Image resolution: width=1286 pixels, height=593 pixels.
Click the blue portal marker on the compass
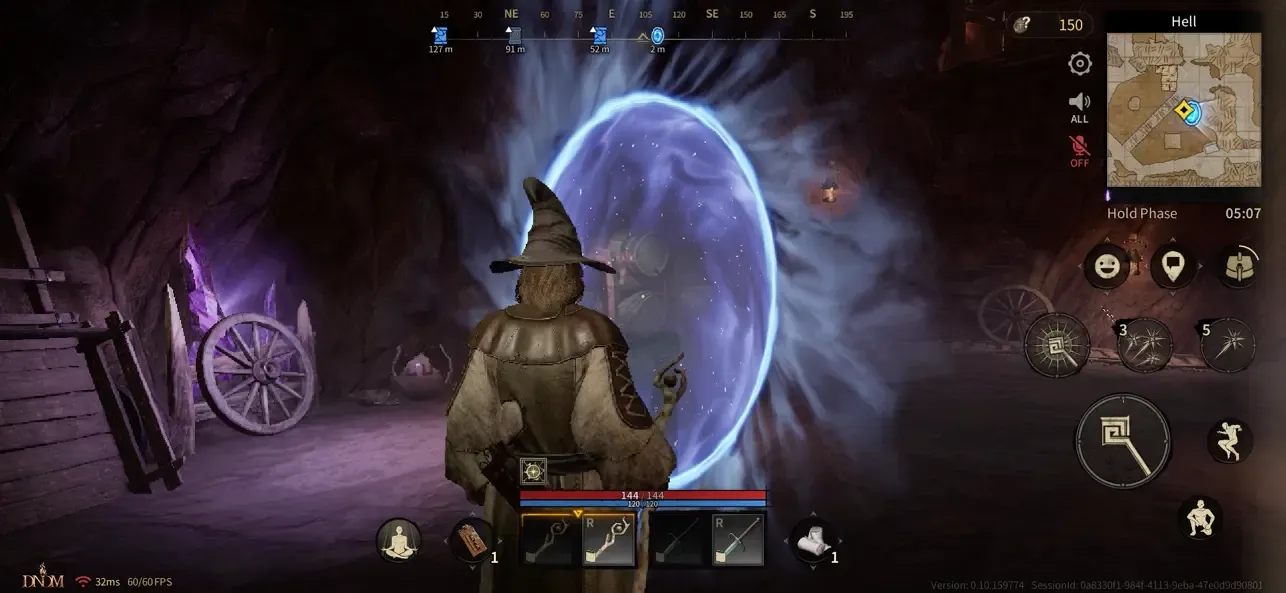click(657, 36)
